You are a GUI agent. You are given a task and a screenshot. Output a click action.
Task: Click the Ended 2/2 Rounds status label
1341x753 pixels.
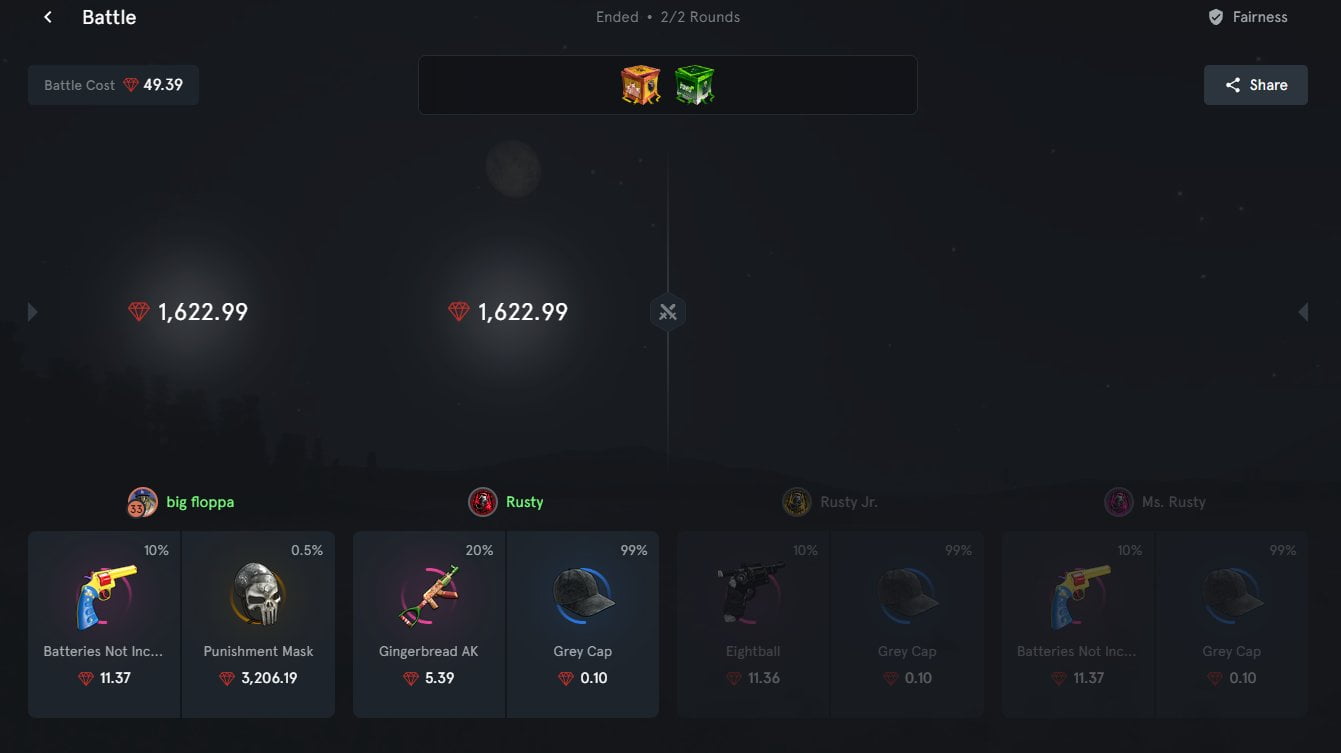pos(668,16)
